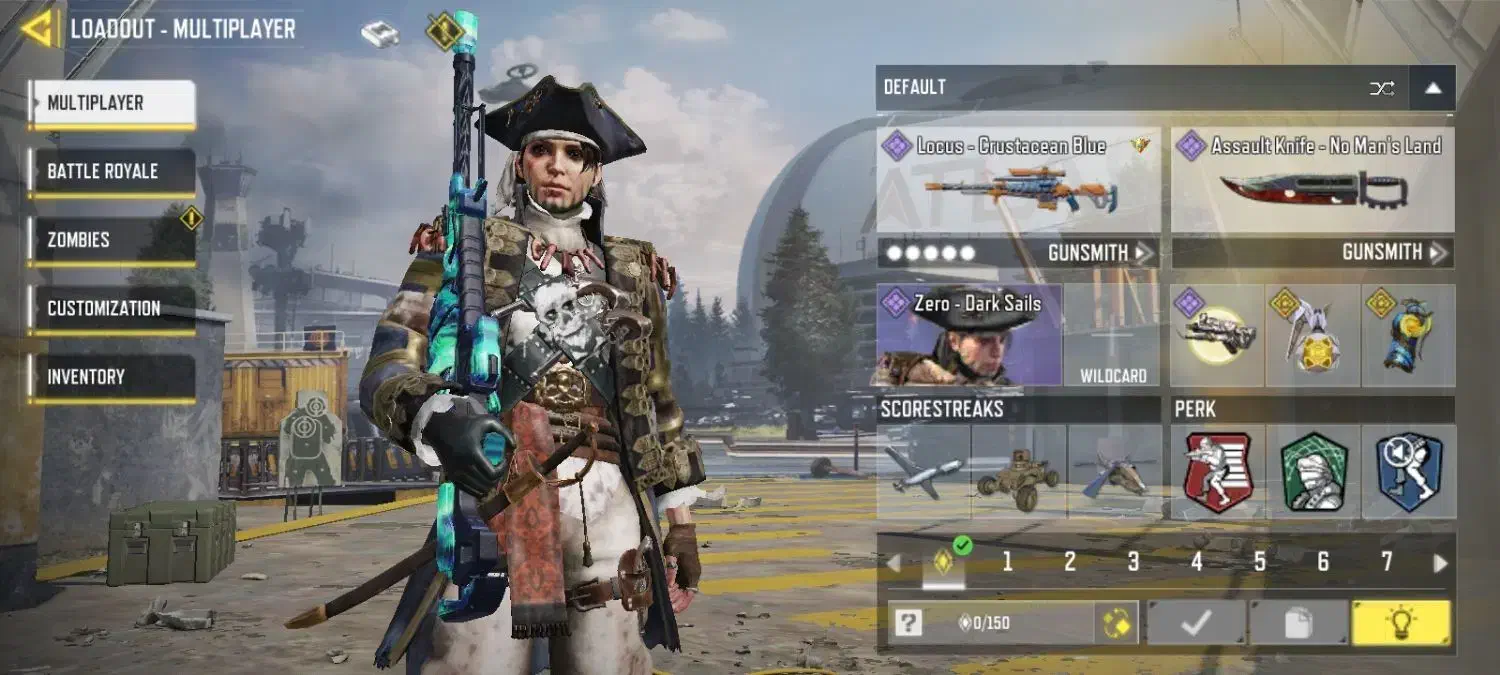Switch to loadout number 4
Image resolution: width=1500 pixels, height=675 pixels.
point(1196,562)
